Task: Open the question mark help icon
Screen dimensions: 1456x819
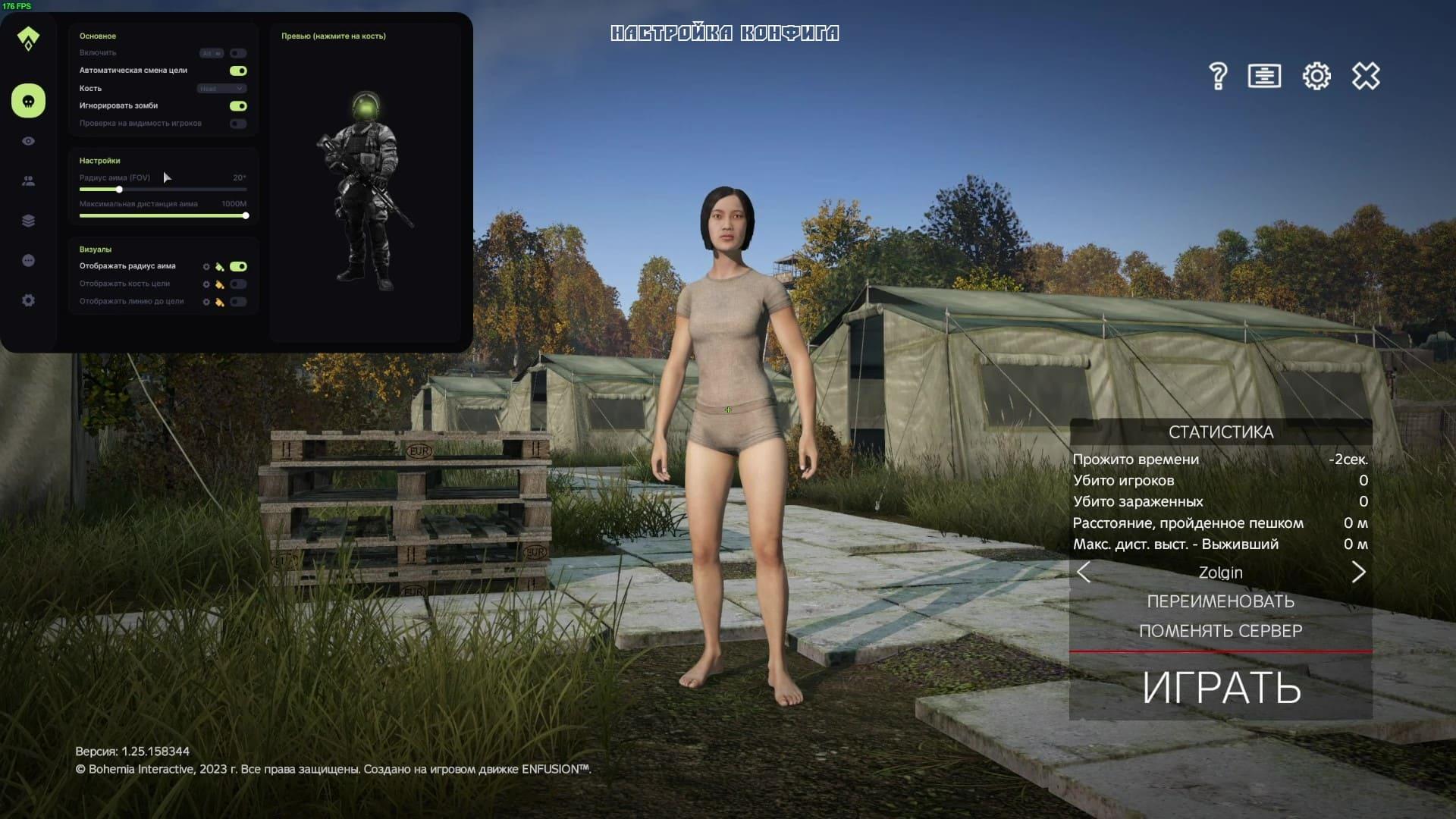Action: [1218, 76]
